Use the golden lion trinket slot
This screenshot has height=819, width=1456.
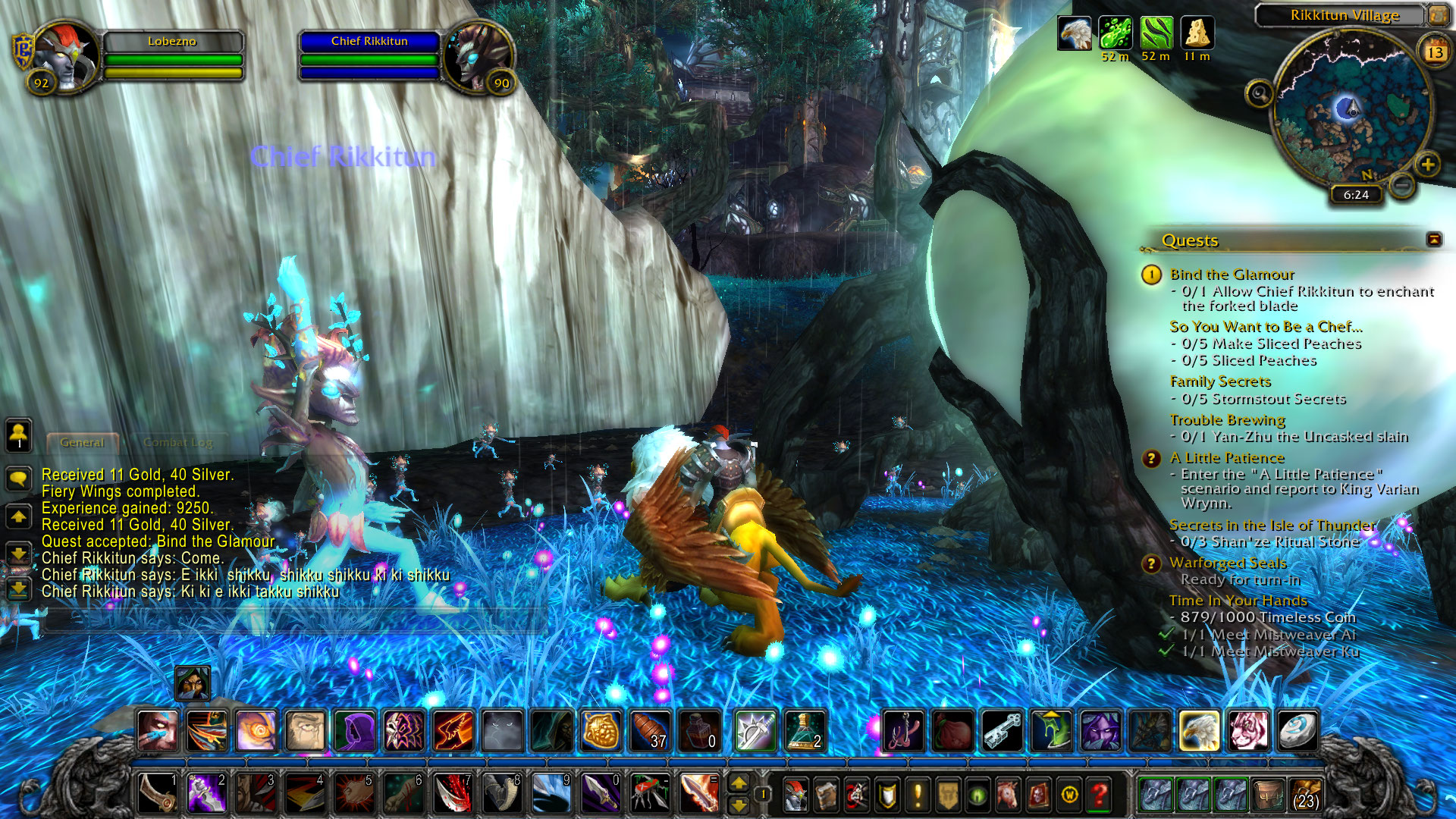click(601, 731)
